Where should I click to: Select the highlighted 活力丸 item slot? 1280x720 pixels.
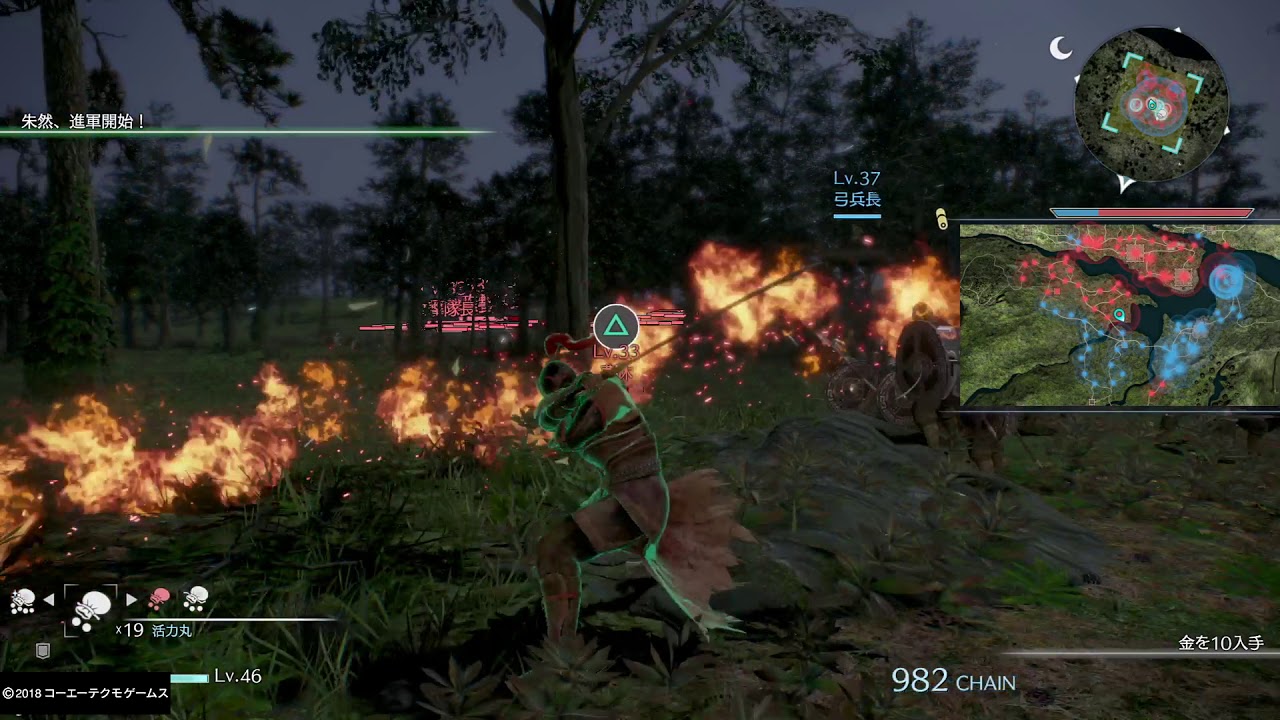point(91,608)
